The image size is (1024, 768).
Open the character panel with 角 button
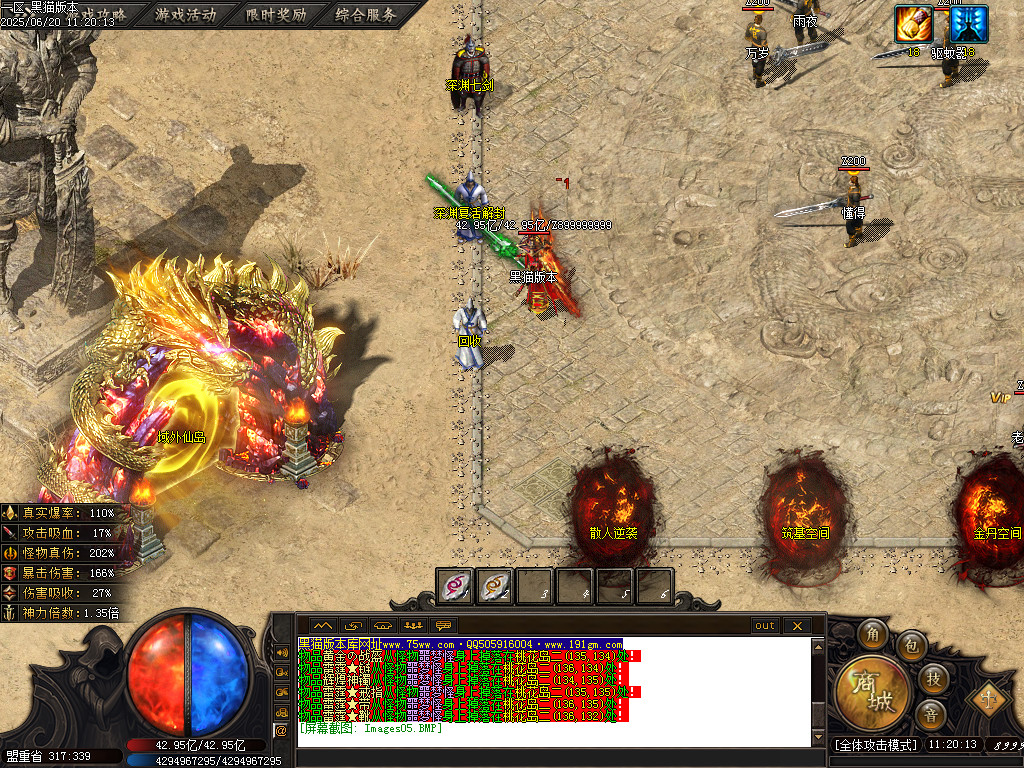point(872,634)
